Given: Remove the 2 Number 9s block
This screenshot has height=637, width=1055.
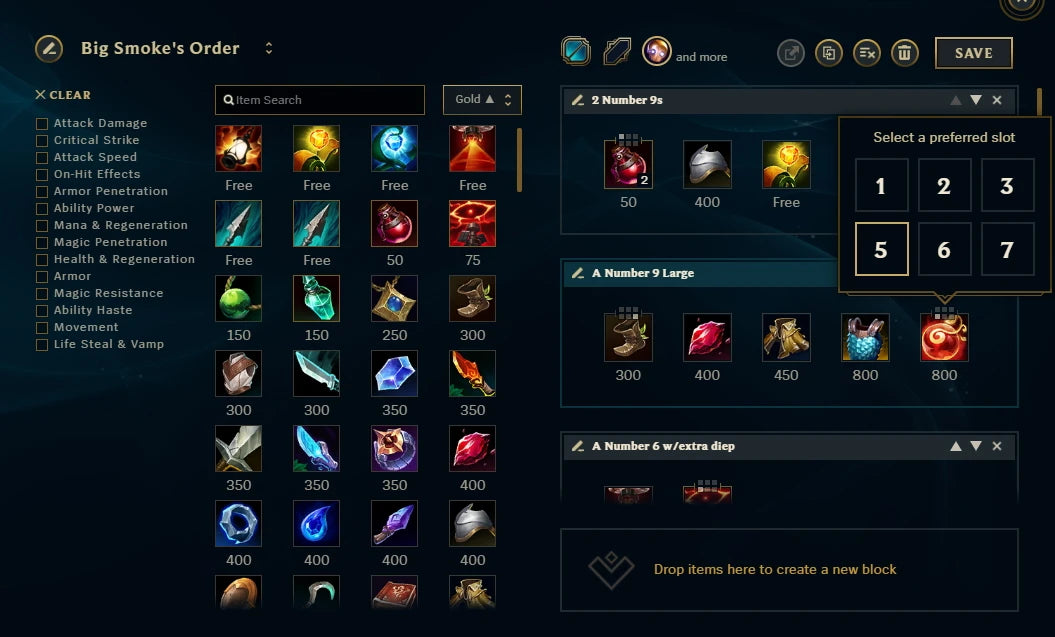Looking at the screenshot, I should (997, 100).
